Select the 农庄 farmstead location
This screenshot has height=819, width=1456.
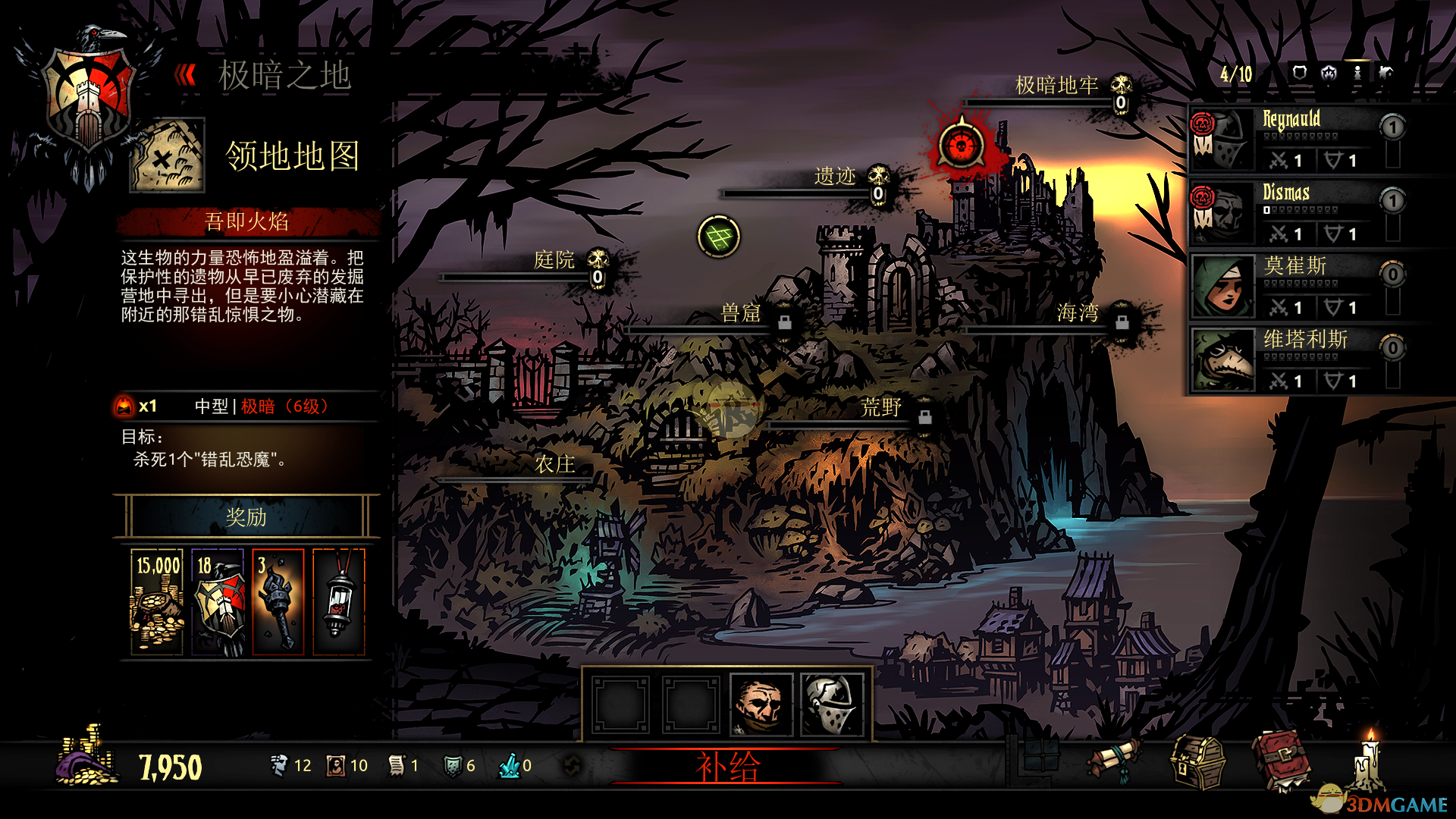coord(554,464)
